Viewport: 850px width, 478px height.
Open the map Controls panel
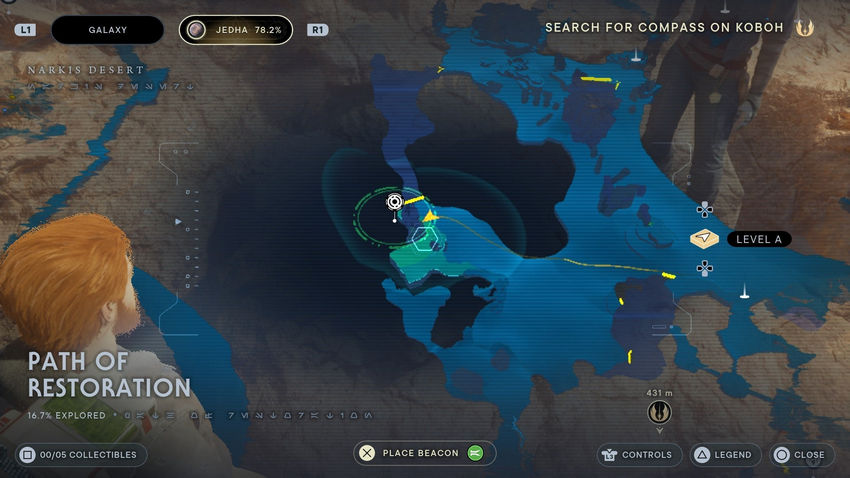pos(636,455)
